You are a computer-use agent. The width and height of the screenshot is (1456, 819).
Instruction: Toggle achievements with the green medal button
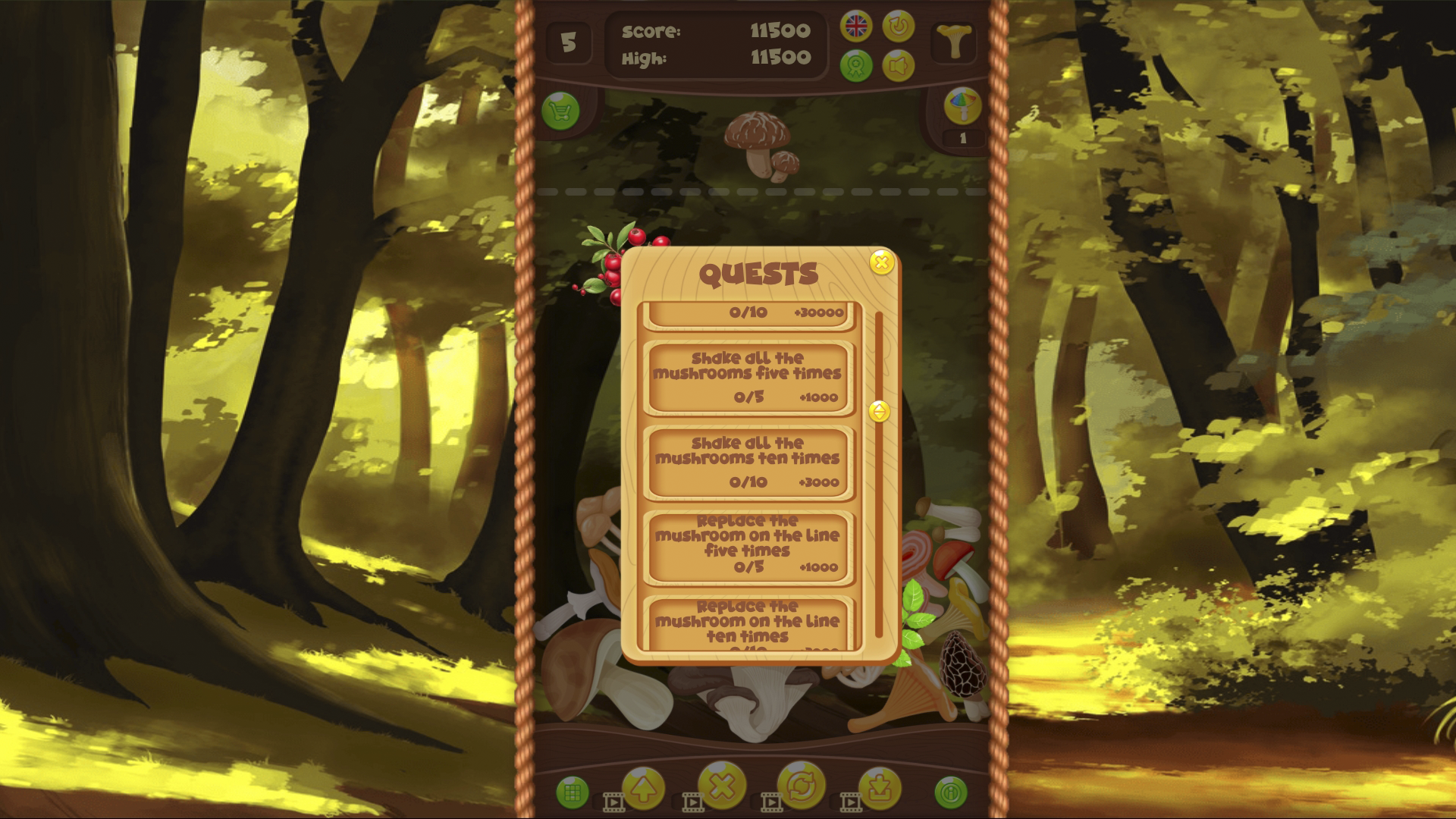pyautogui.click(x=856, y=64)
